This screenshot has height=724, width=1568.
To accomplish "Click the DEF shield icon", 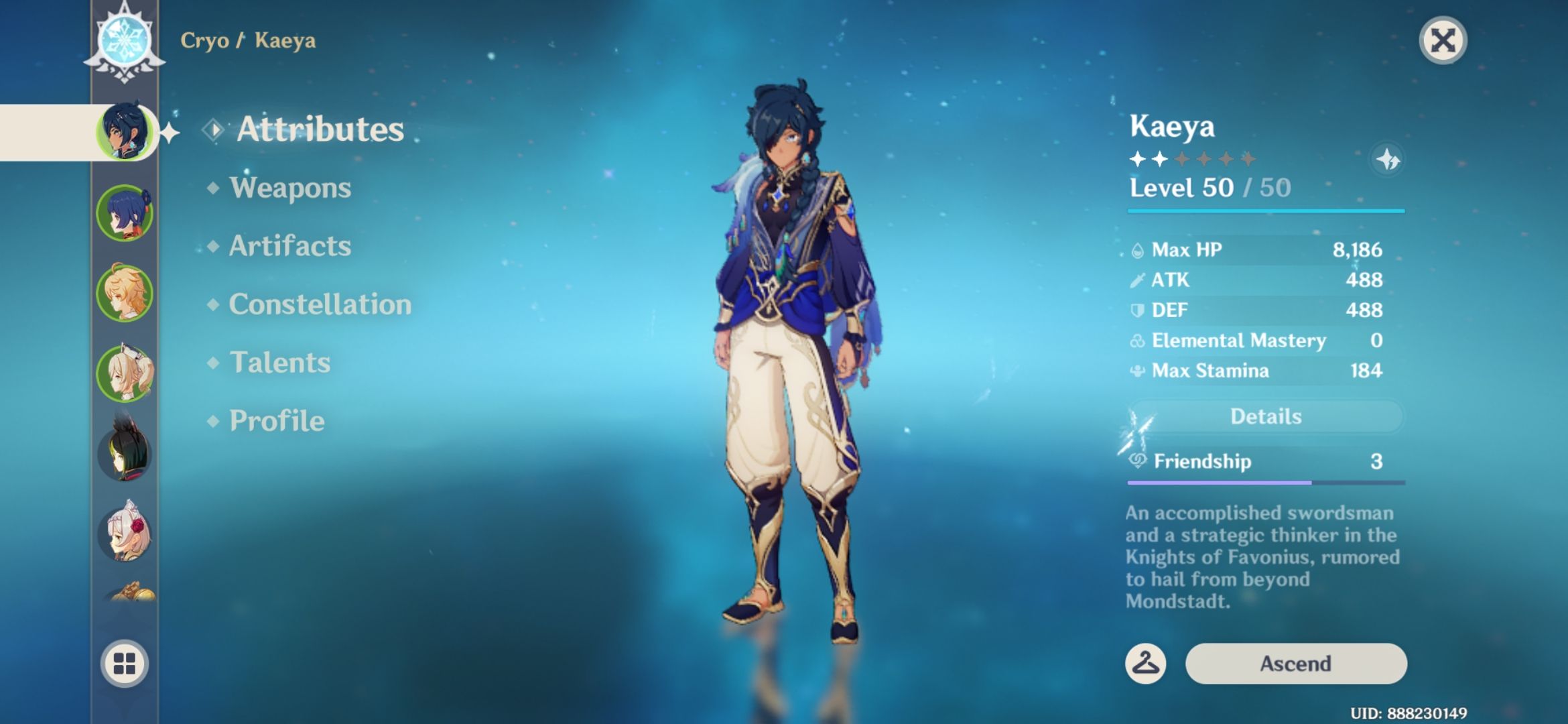I will point(1138,310).
